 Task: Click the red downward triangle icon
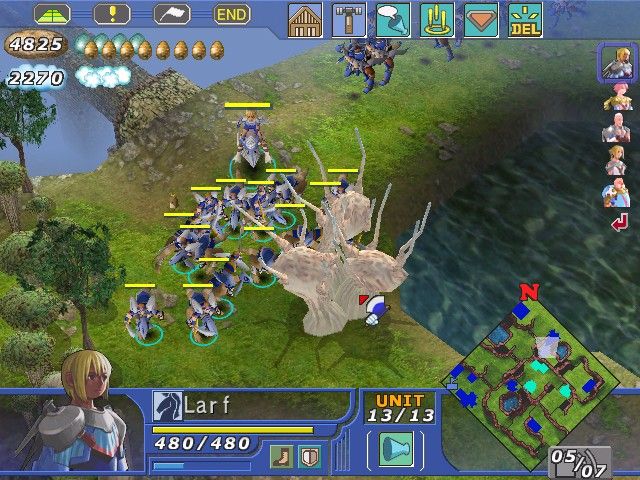pyautogui.click(x=481, y=20)
